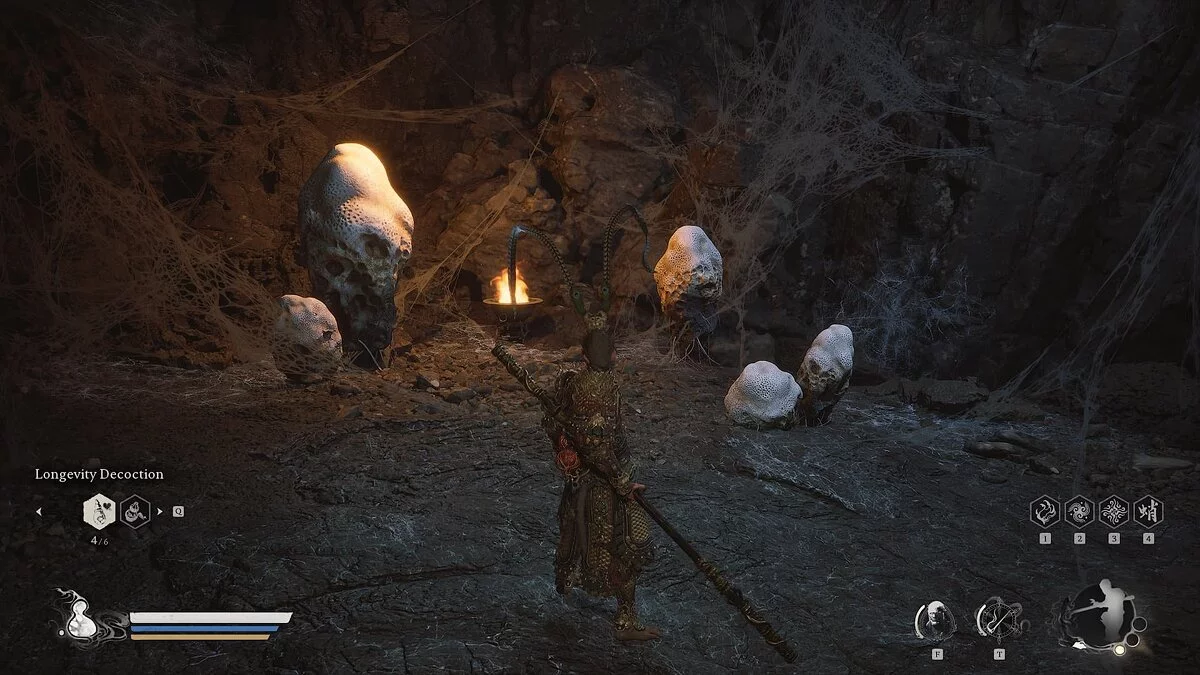Summon the spirit skill with the head icon
This screenshot has height=675, width=1200.
[935, 619]
